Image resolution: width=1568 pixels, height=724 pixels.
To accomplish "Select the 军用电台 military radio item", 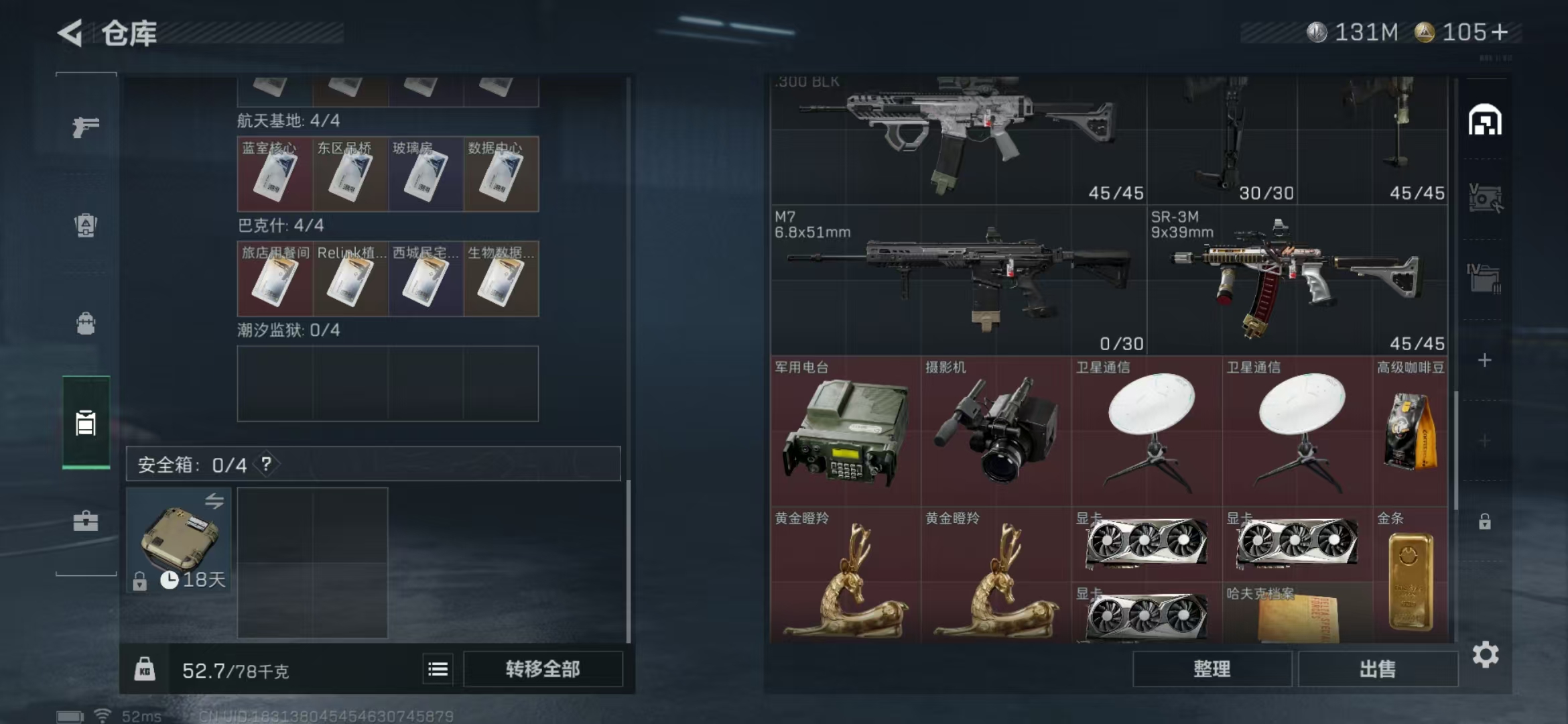I will [846, 431].
